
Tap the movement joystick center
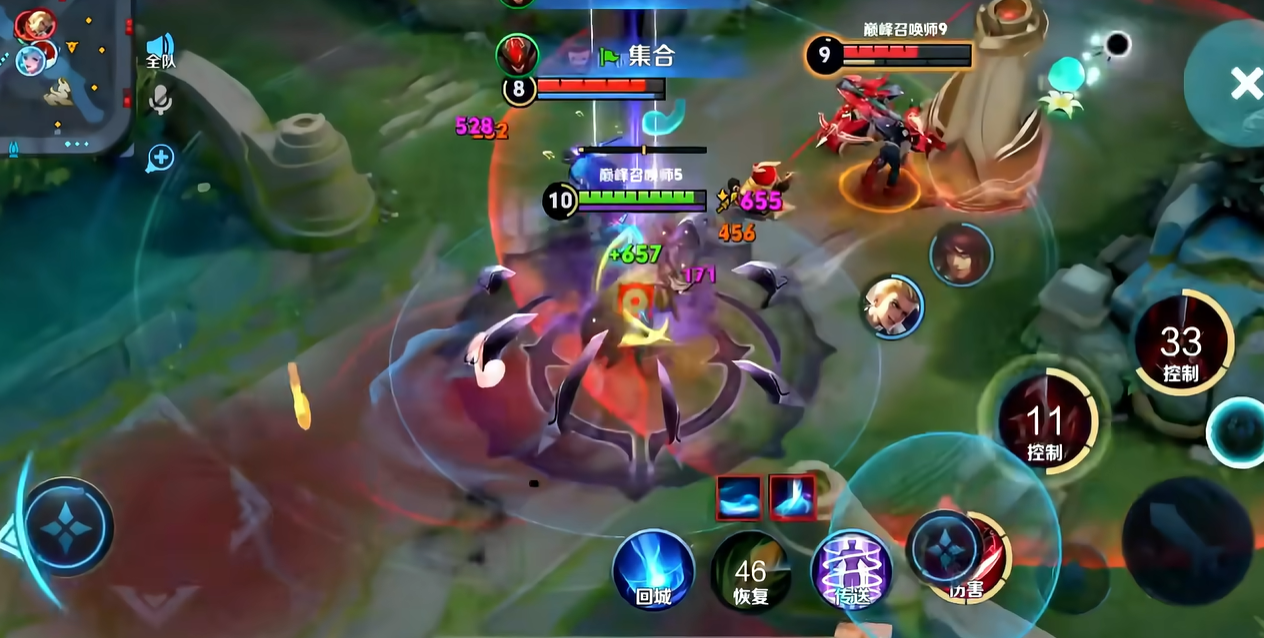point(66,527)
